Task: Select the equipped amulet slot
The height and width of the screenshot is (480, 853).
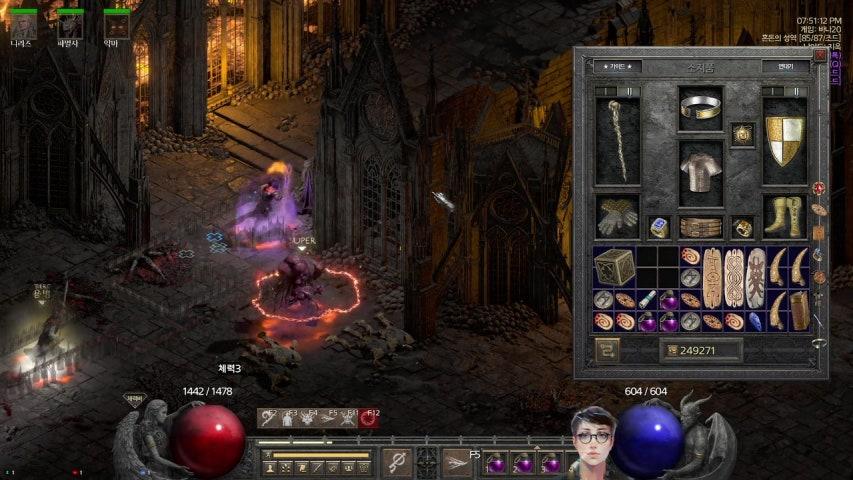Action: (742, 134)
